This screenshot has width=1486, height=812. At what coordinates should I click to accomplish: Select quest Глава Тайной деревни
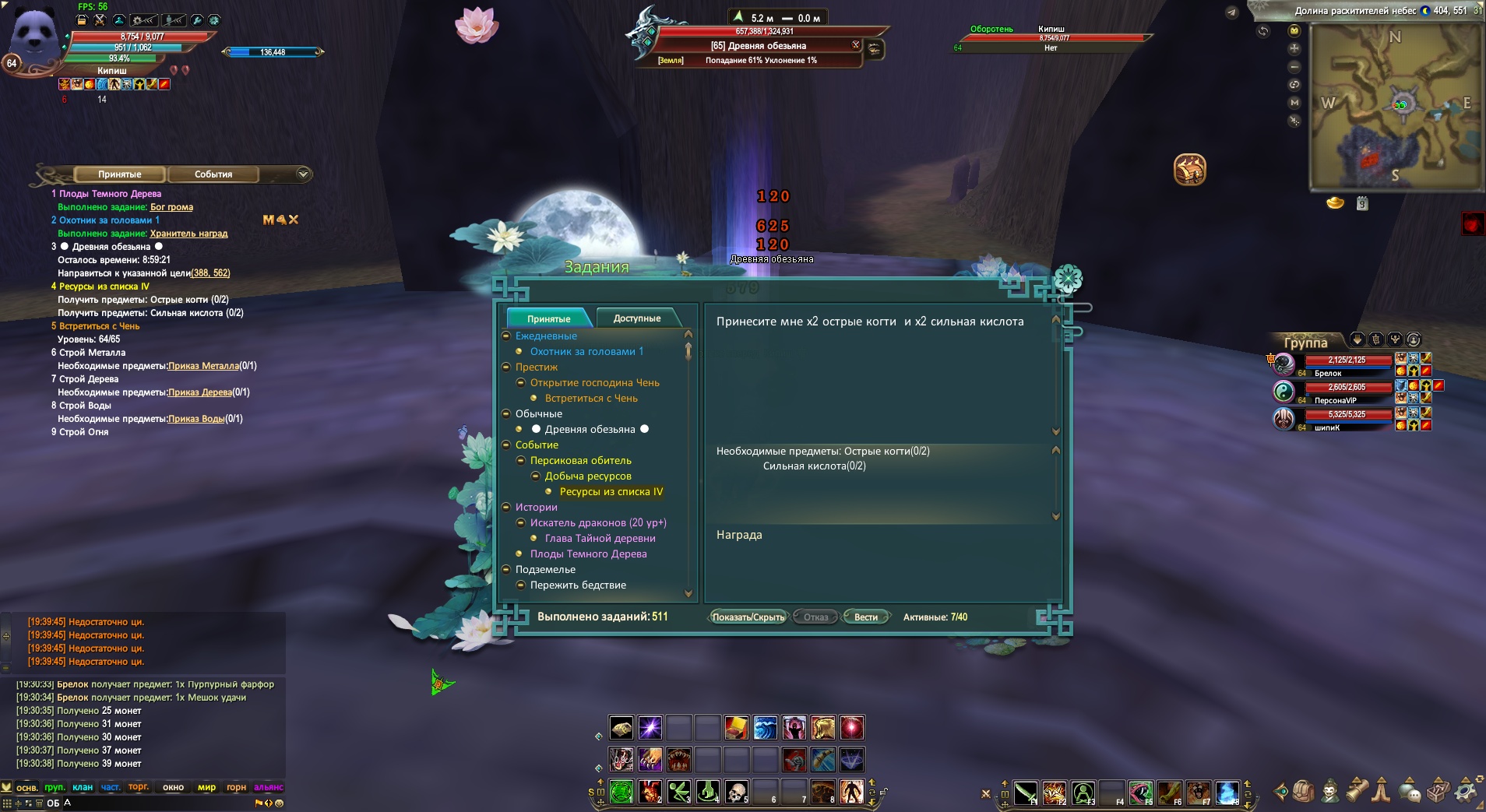click(x=600, y=539)
